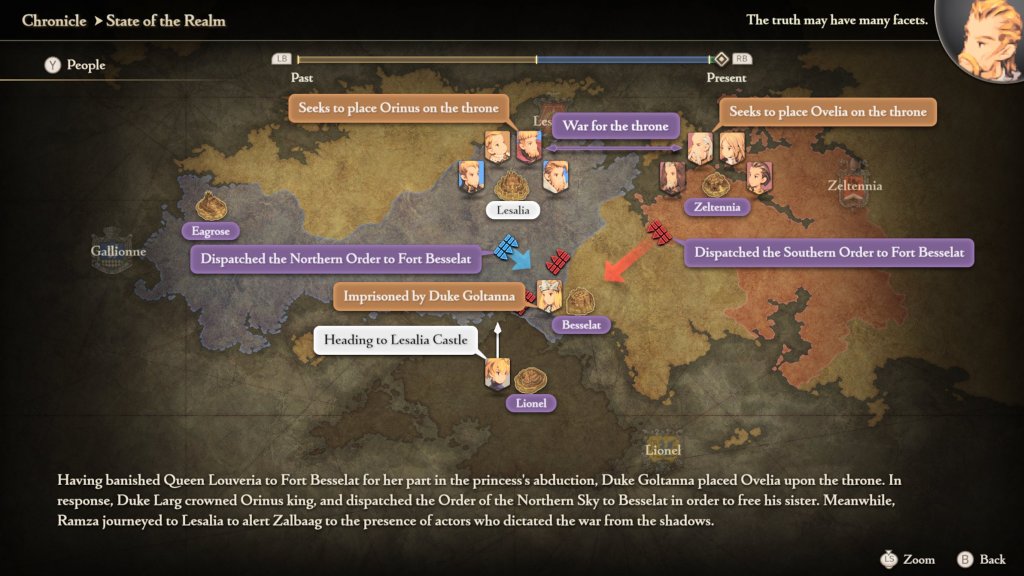The width and height of the screenshot is (1024, 576).
Task: Click the Back button
Action: point(982,559)
